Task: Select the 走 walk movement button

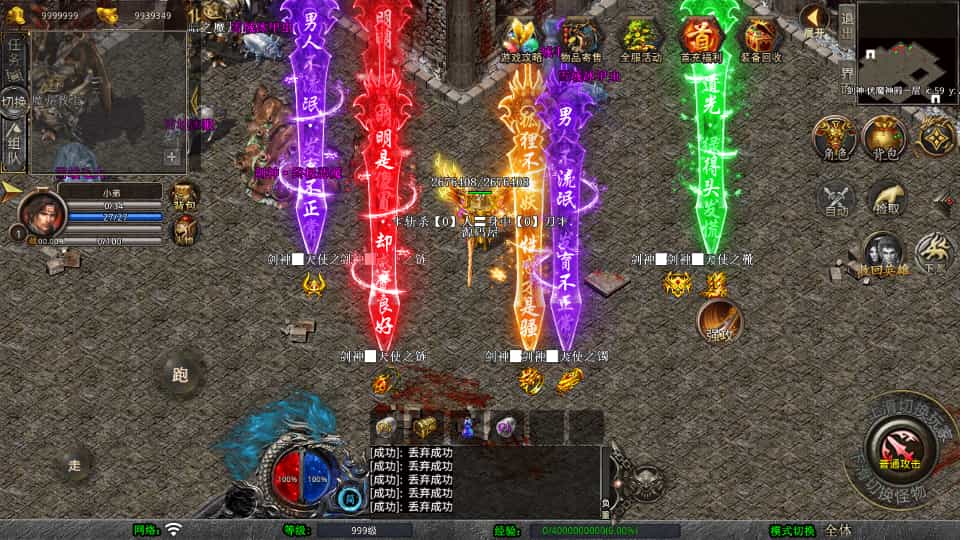Action: (x=75, y=465)
